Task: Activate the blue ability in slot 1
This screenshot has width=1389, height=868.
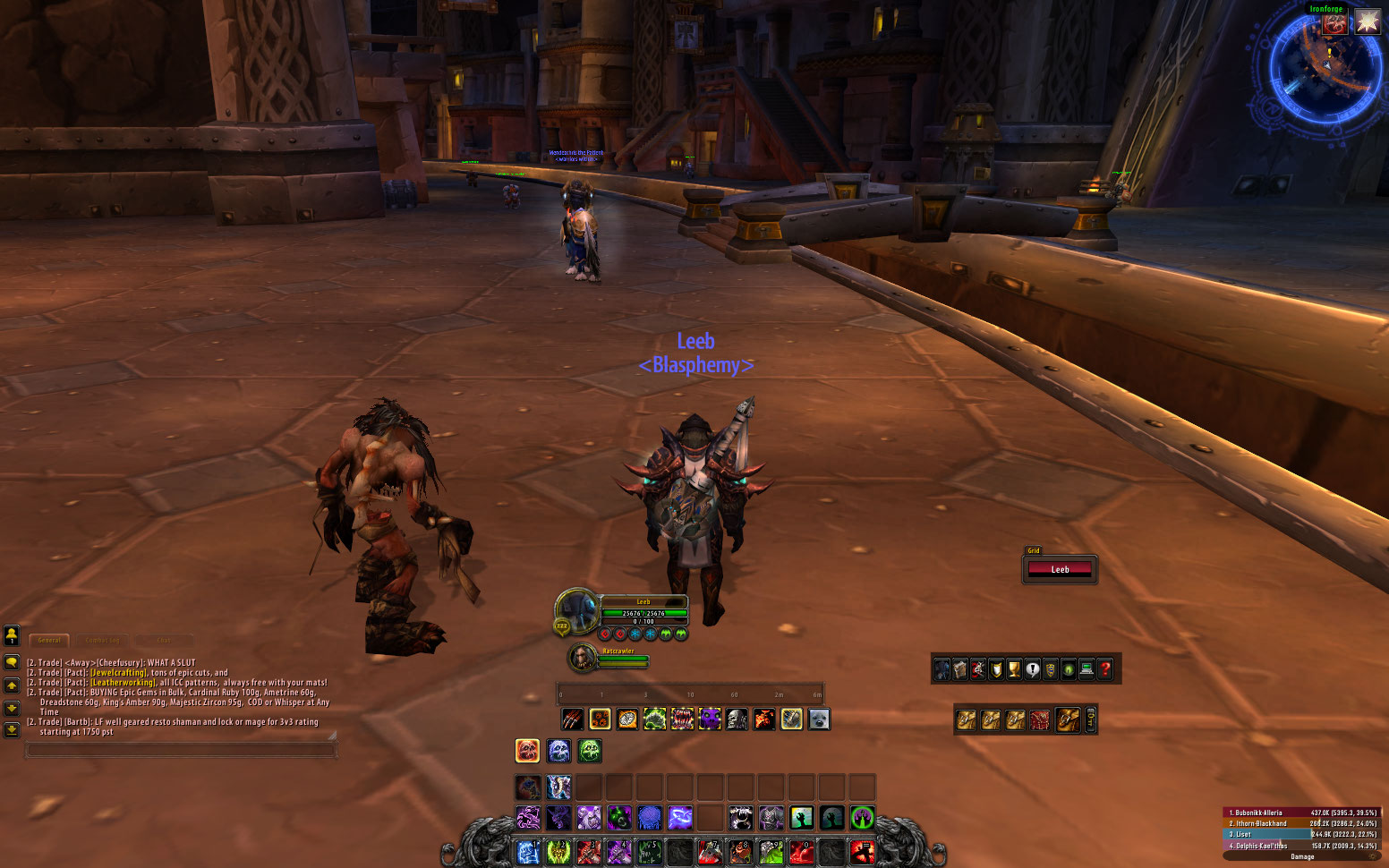Action: (528, 852)
